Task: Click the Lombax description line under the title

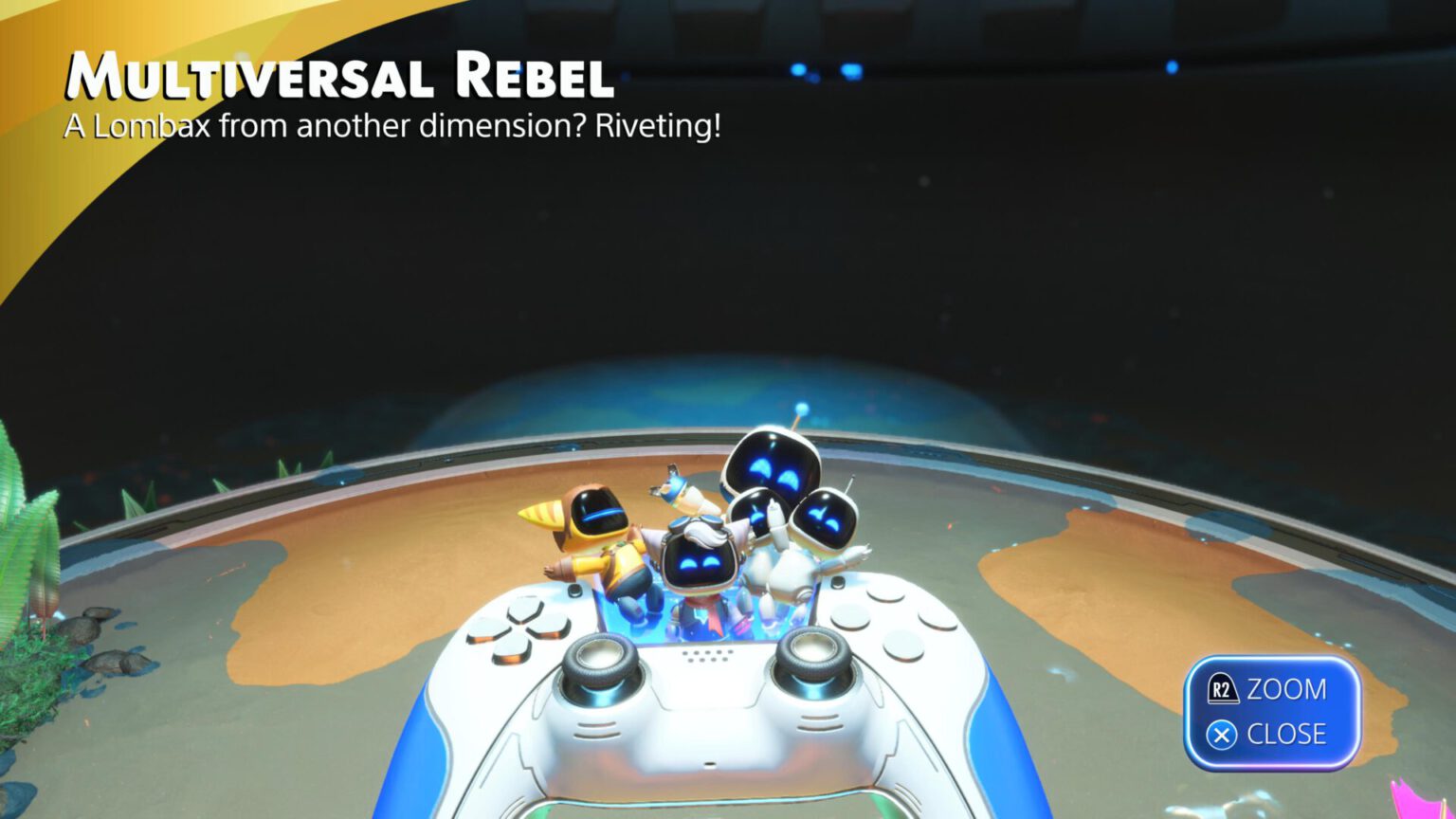Action: 393,124
